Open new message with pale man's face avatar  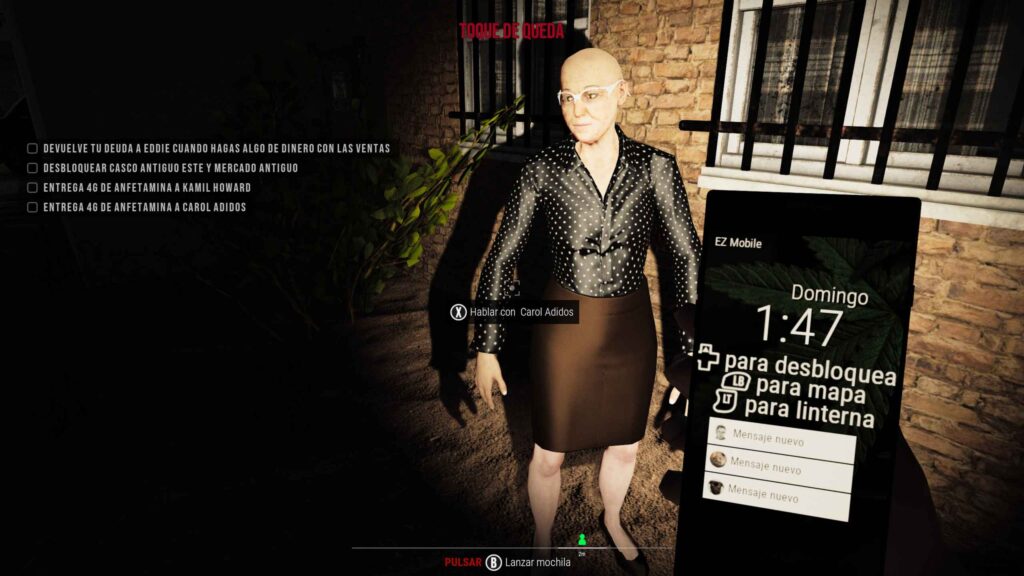(781, 436)
